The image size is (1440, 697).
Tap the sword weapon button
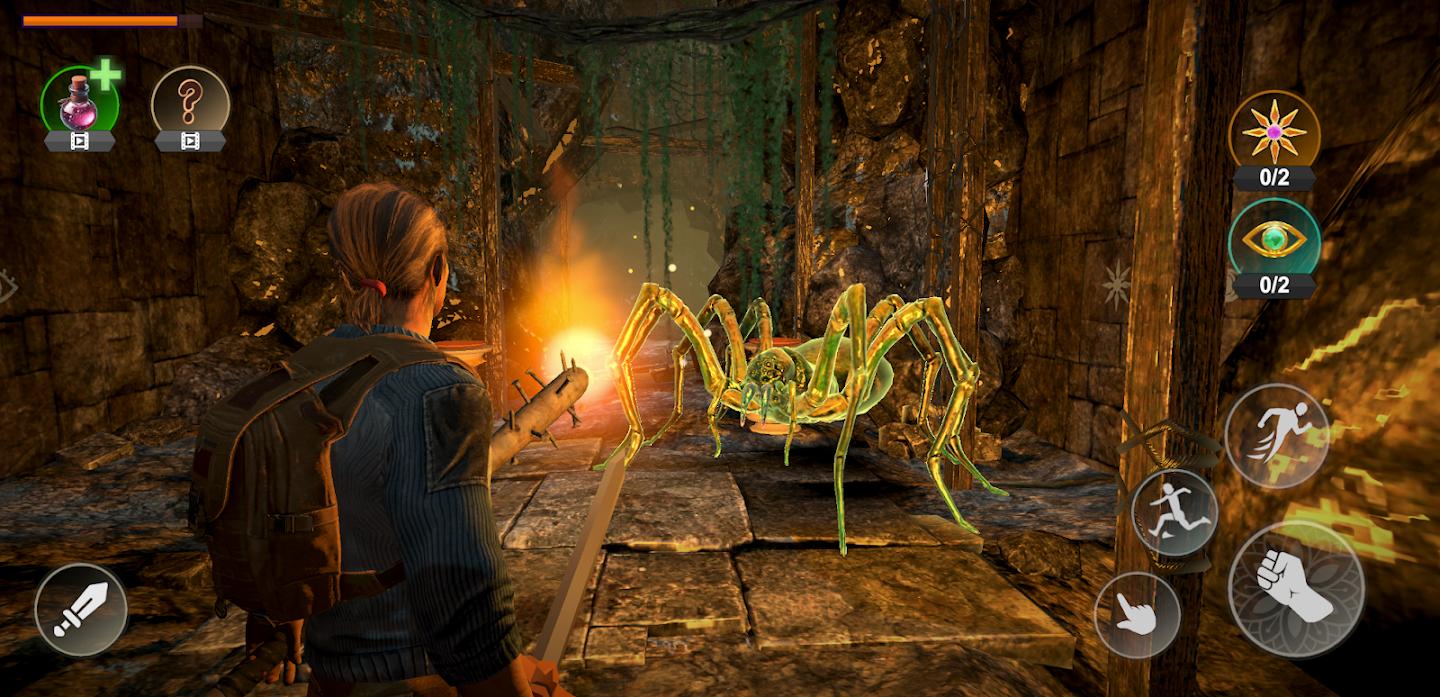point(81,610)
